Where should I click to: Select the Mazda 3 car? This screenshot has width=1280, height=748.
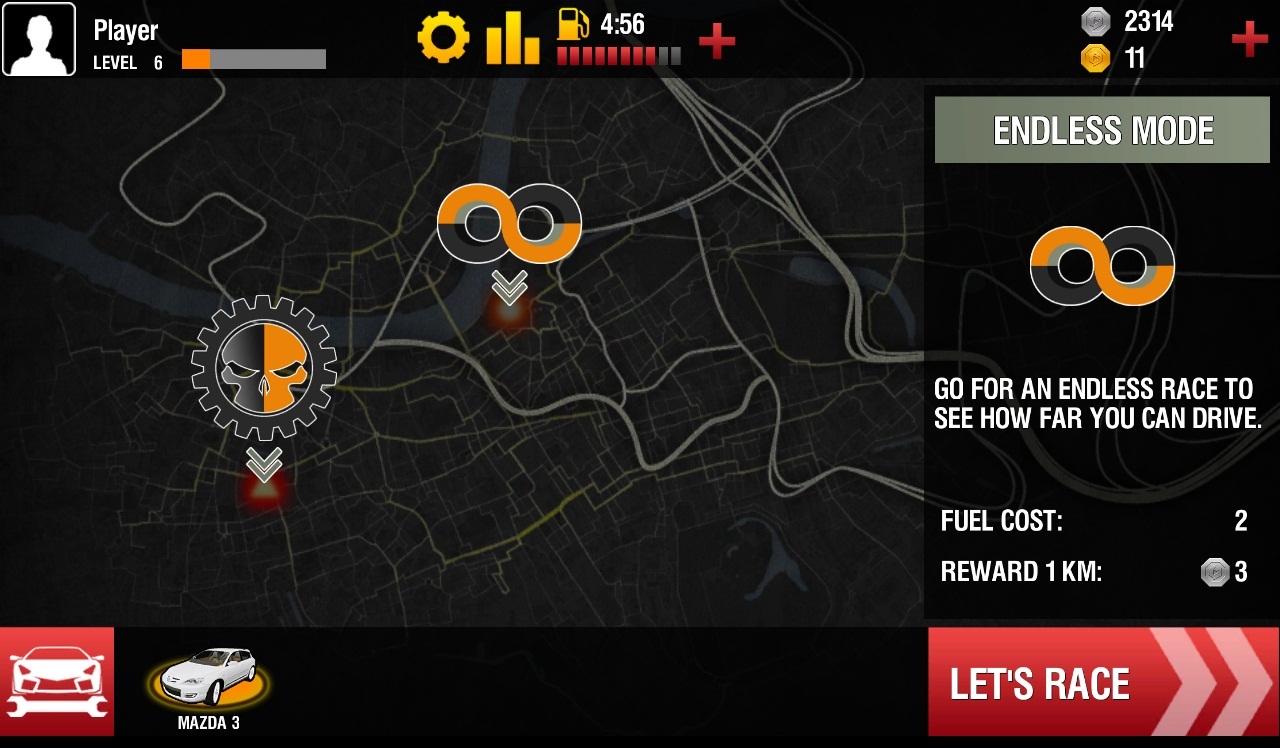tap(209, 679)
